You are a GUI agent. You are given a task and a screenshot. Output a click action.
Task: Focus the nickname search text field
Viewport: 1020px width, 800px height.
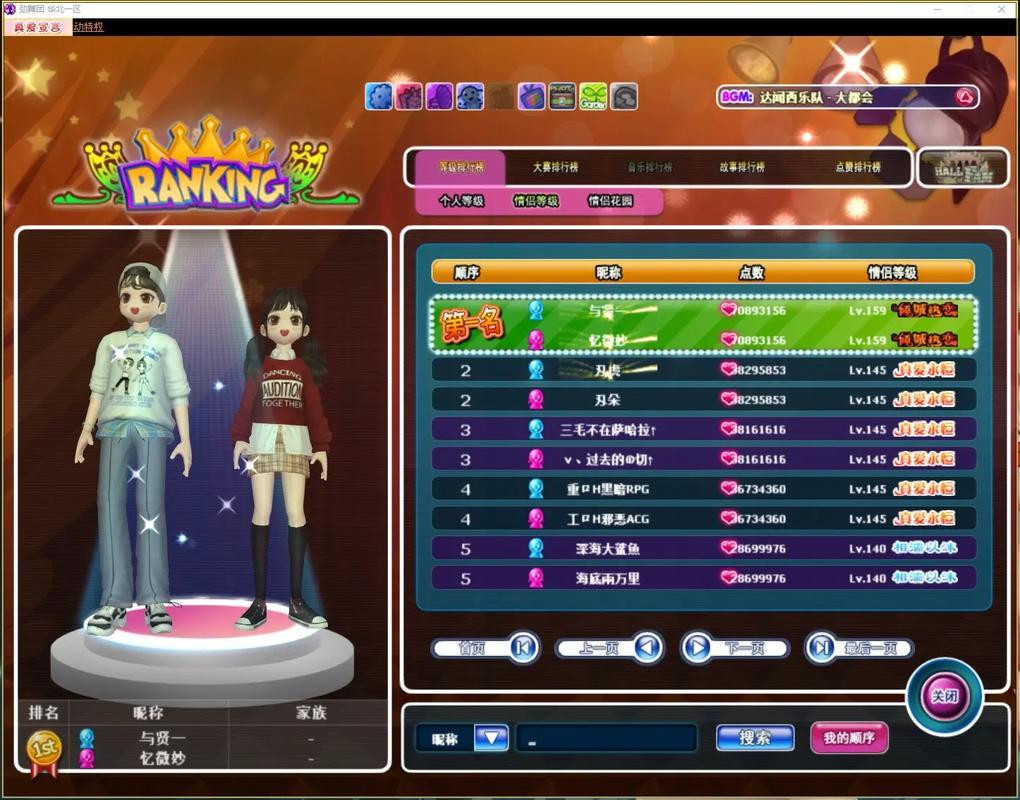click(606, 738)
